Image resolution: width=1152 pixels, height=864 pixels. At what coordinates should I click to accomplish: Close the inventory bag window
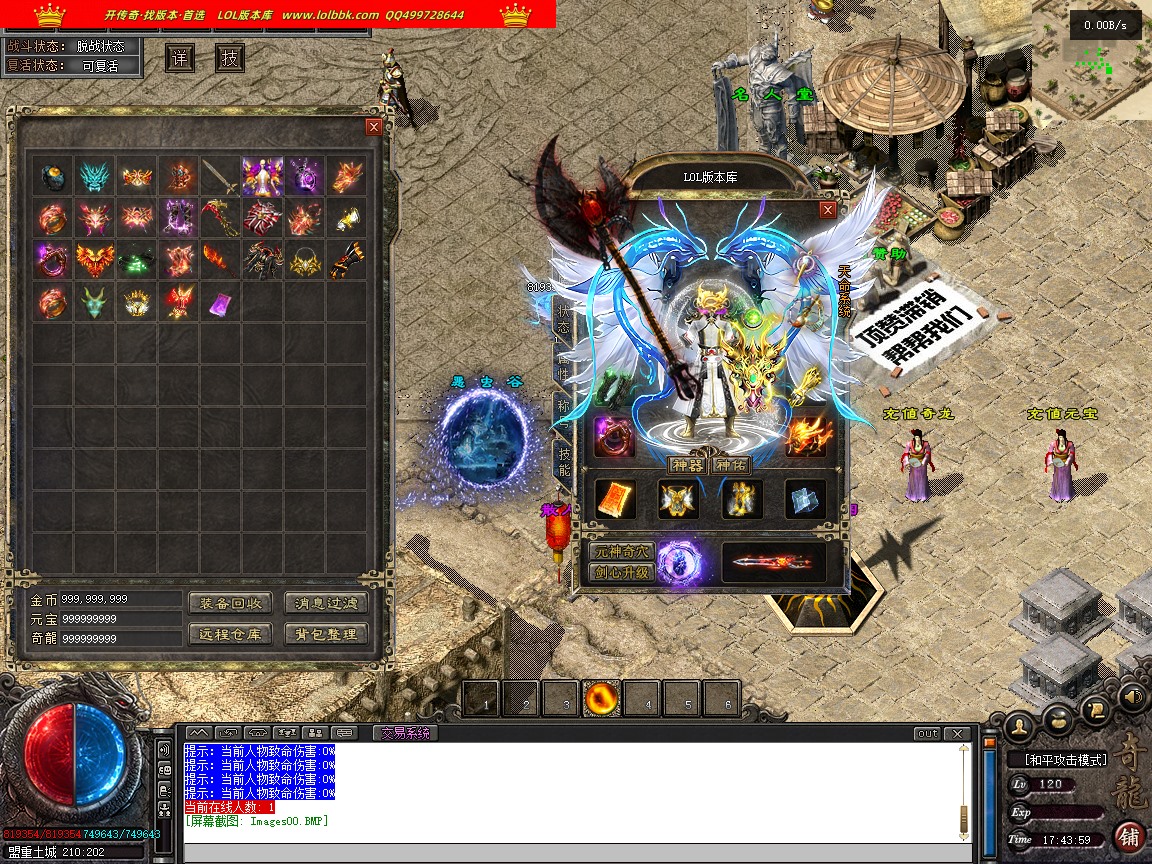point(374,127)
